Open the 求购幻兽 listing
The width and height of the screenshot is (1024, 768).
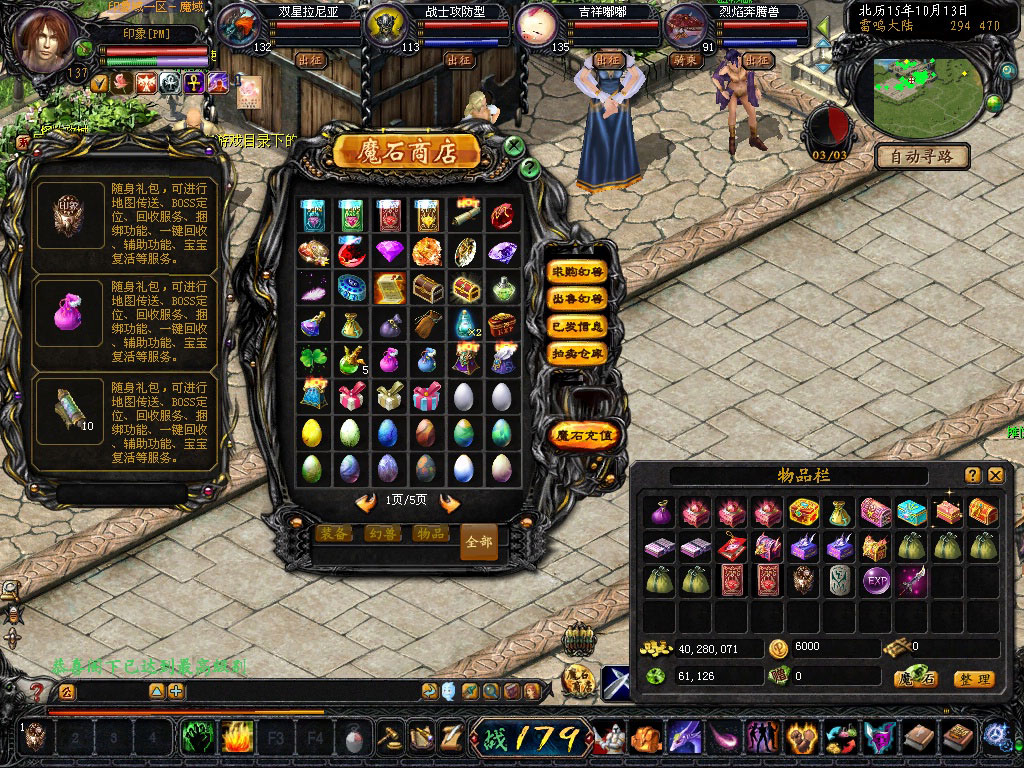pyautogui.click(x=578, y=271)
